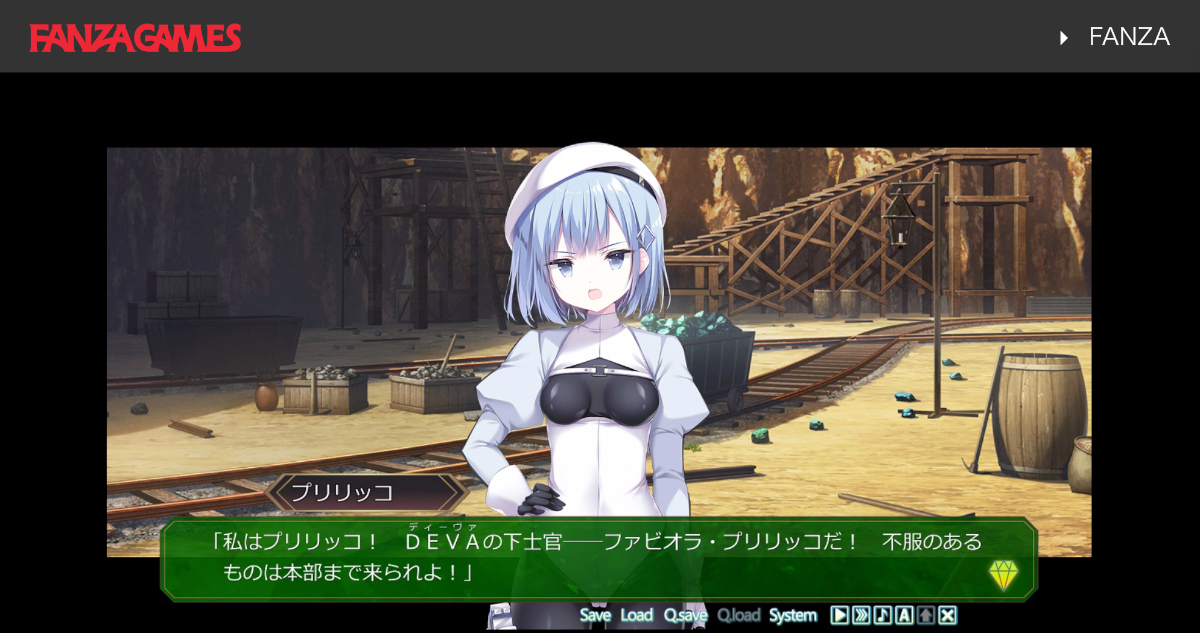Open the System menu

pos(793,615)
